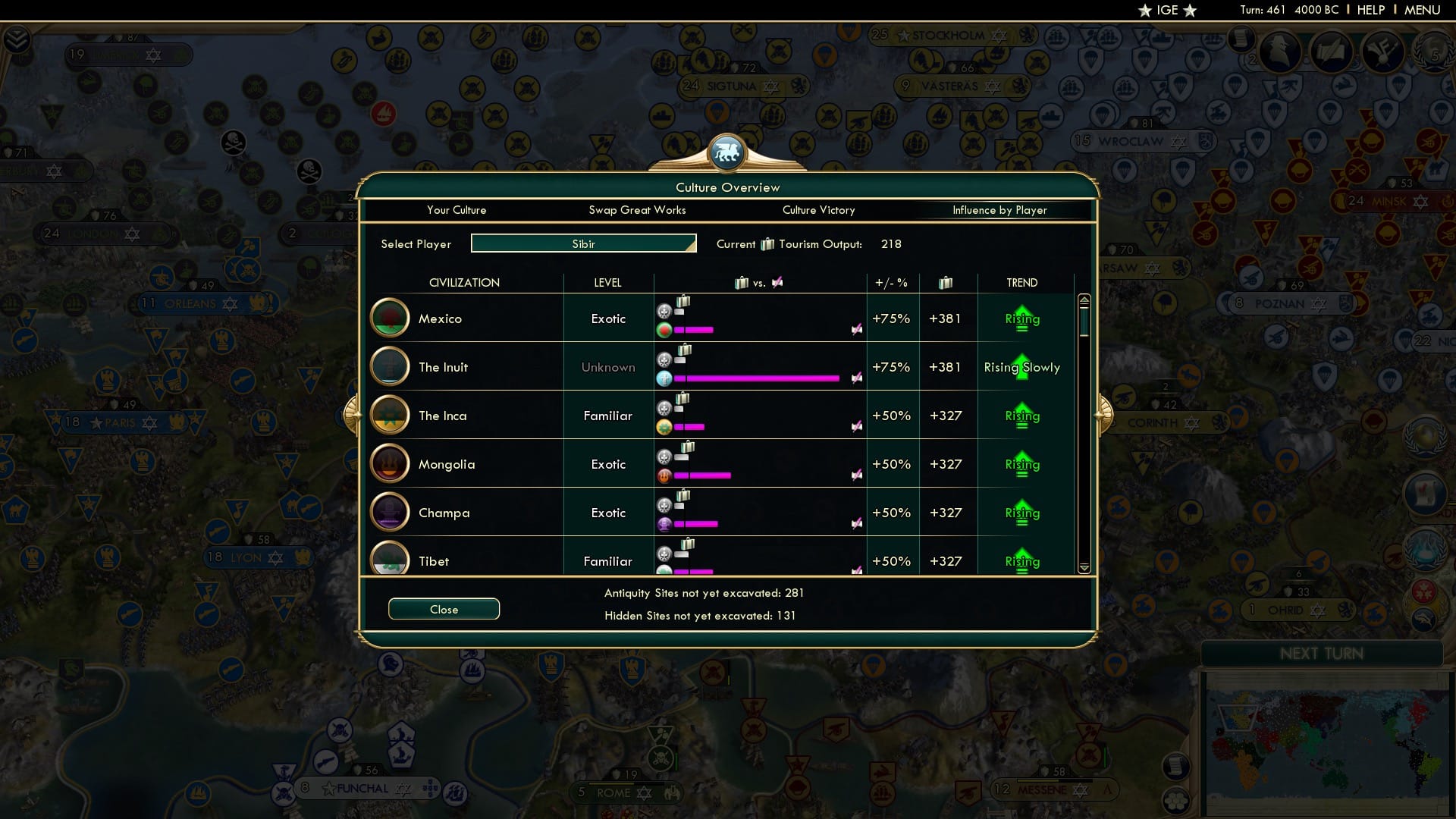The image size is (1456, 819).
Task: Click the polar bear emblem above Culture Overview
Action: click(727, 152)
